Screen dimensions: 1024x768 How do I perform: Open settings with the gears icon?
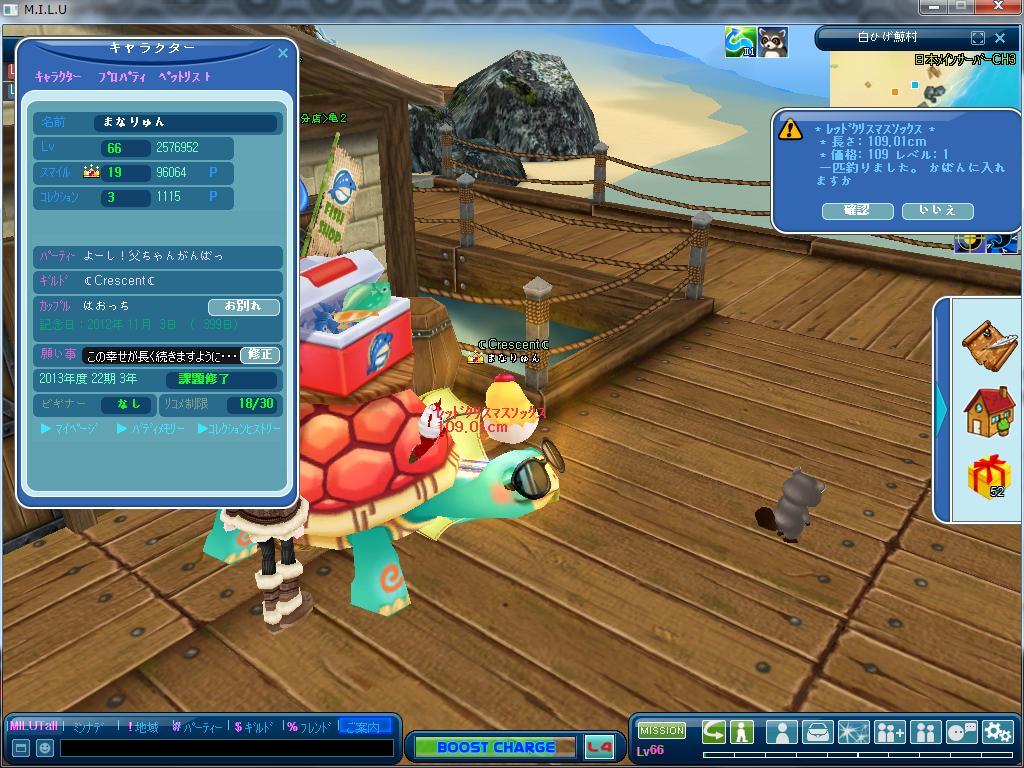[x=997, y=733]
